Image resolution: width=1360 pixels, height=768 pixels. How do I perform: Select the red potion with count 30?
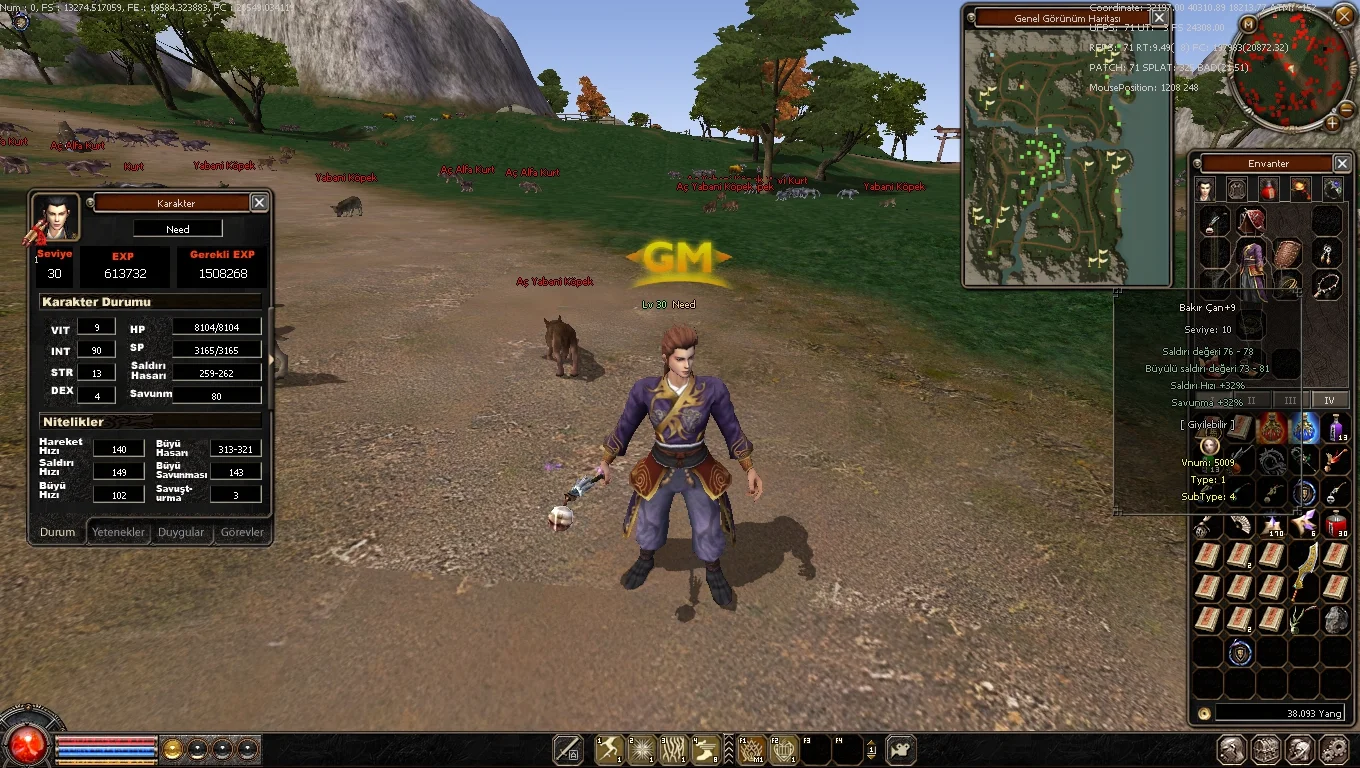[x=1336, y=524]
